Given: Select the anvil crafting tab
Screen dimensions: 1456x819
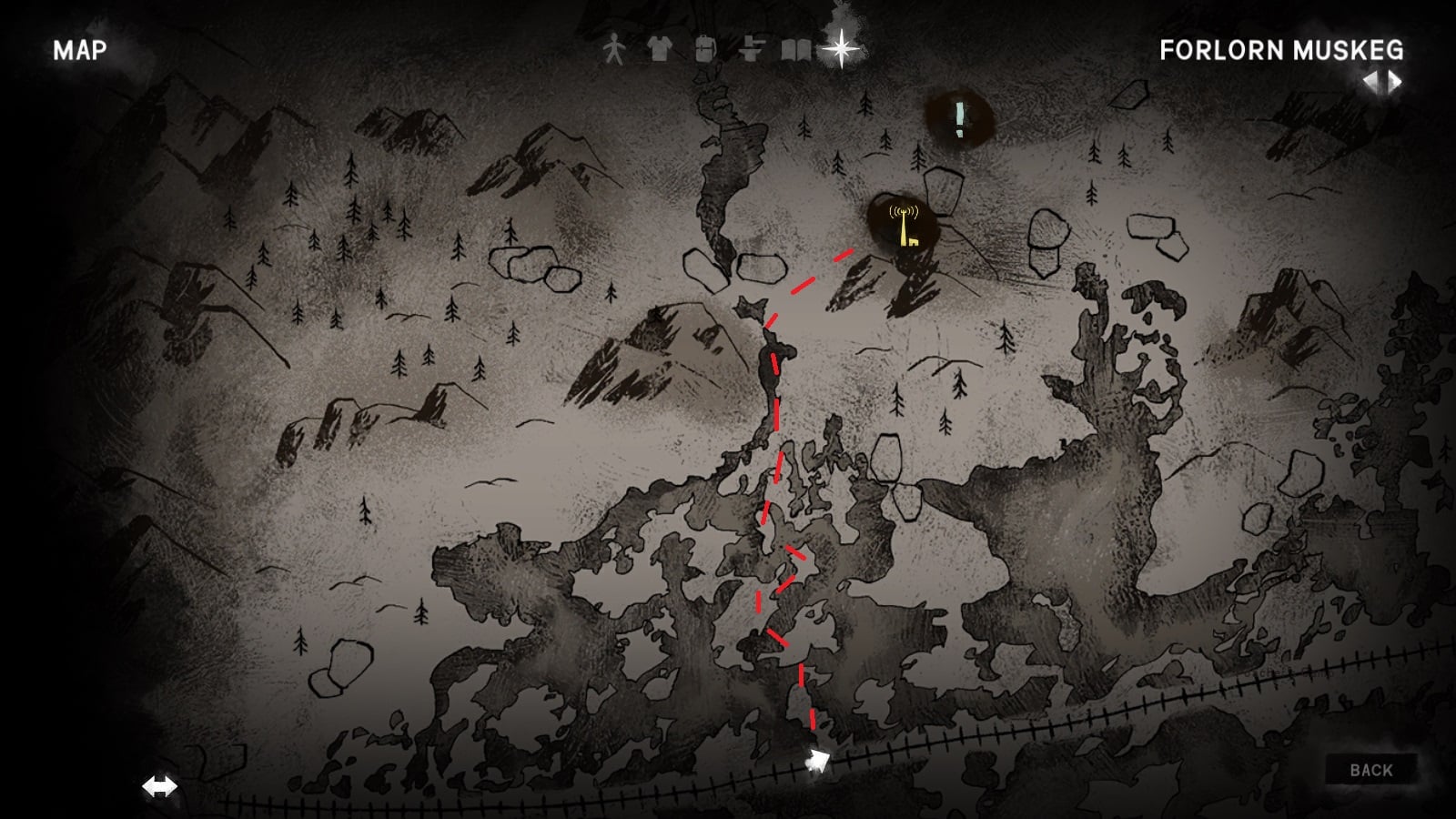Looking at the screenshot, I should [x=751, y=48].
